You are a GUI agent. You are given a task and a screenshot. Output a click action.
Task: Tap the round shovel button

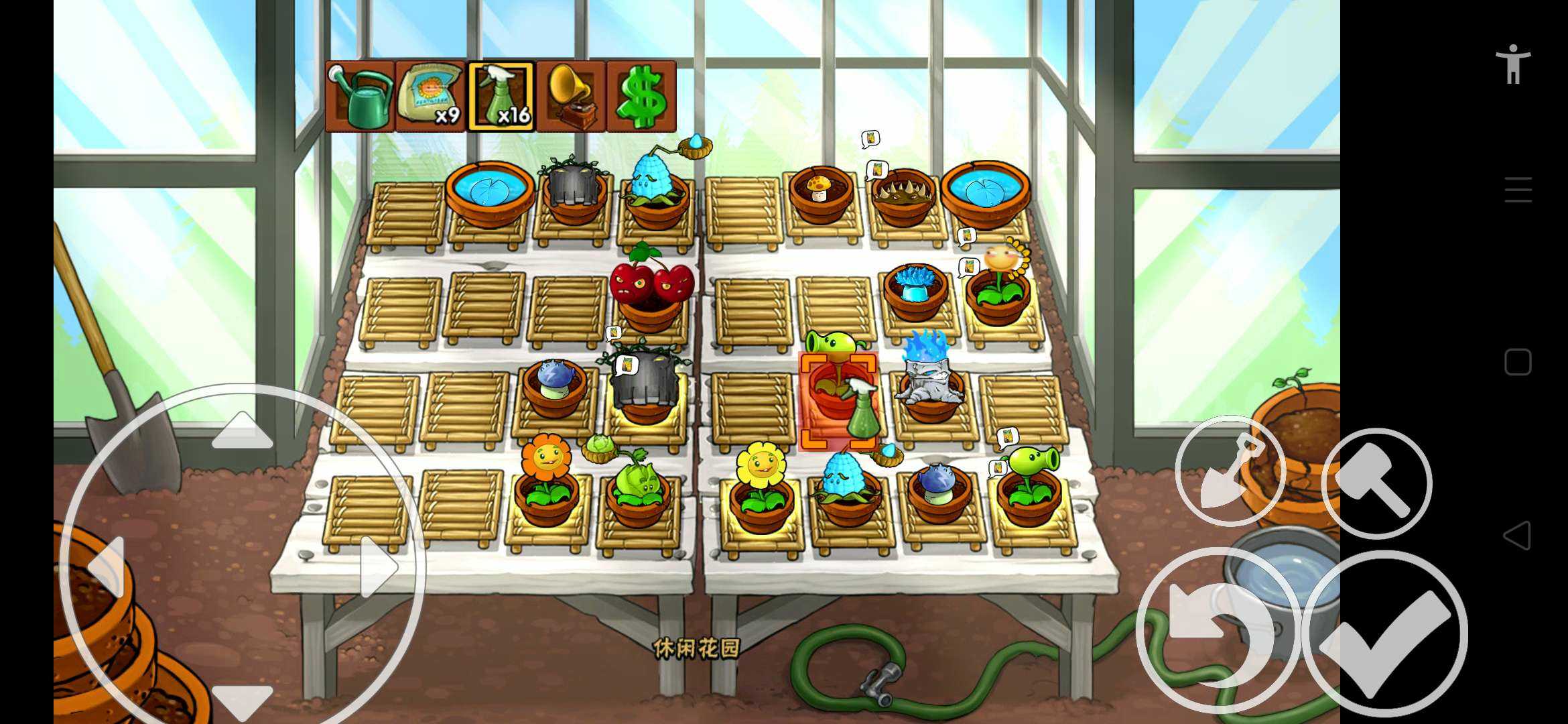pyautogui.click(x=1230, y=471)
